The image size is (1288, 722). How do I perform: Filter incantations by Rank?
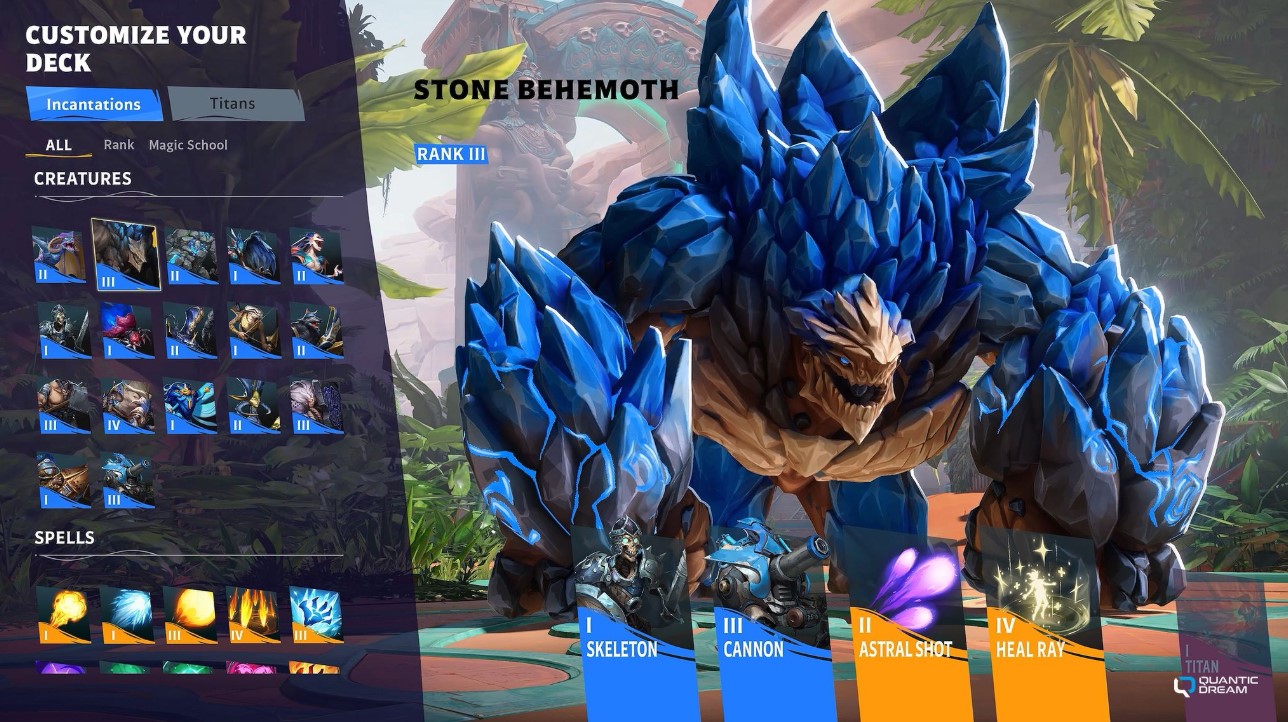pyautogui.click(x=119, y=145)
